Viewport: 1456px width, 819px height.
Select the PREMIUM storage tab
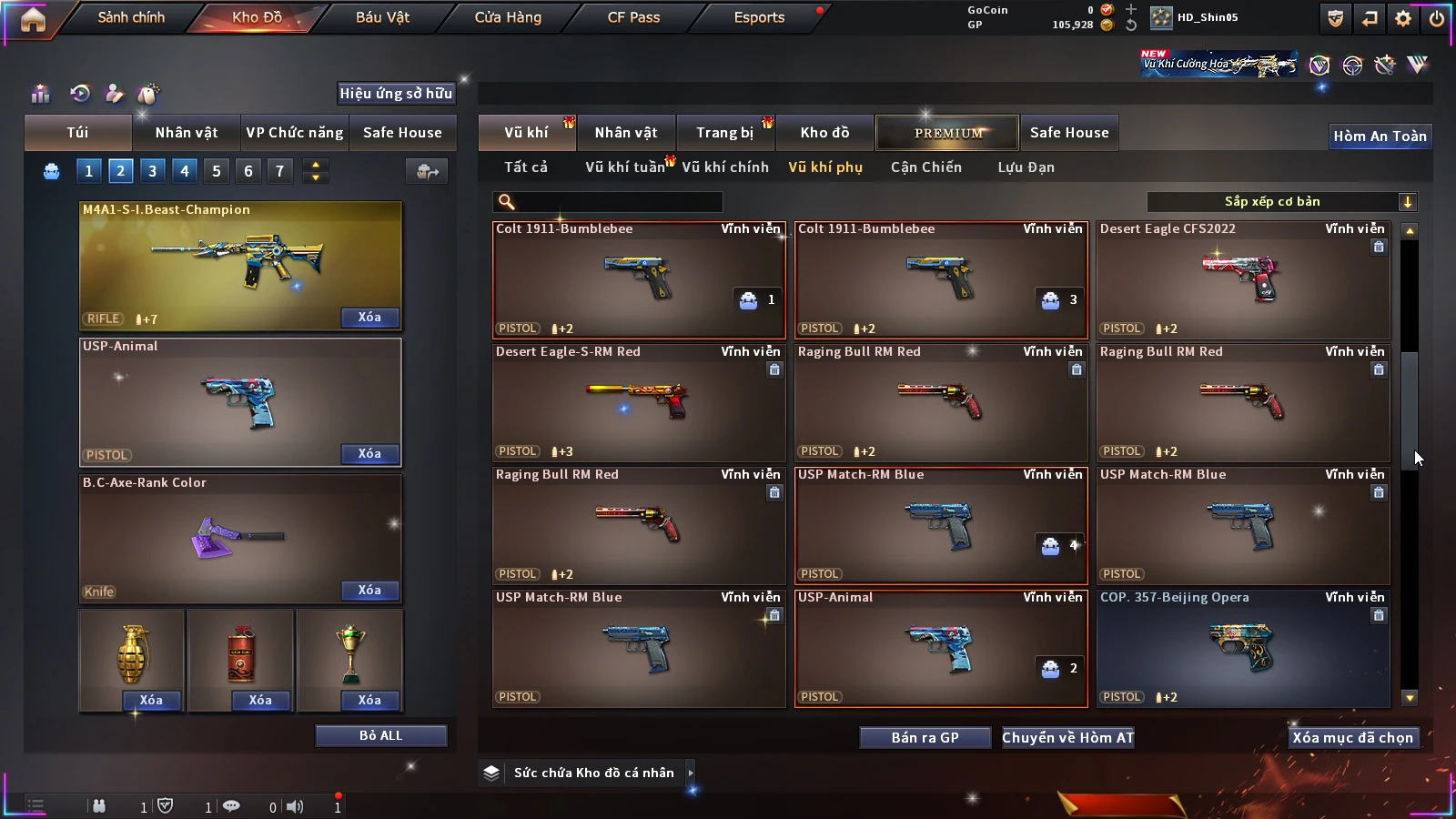(948, 133)
